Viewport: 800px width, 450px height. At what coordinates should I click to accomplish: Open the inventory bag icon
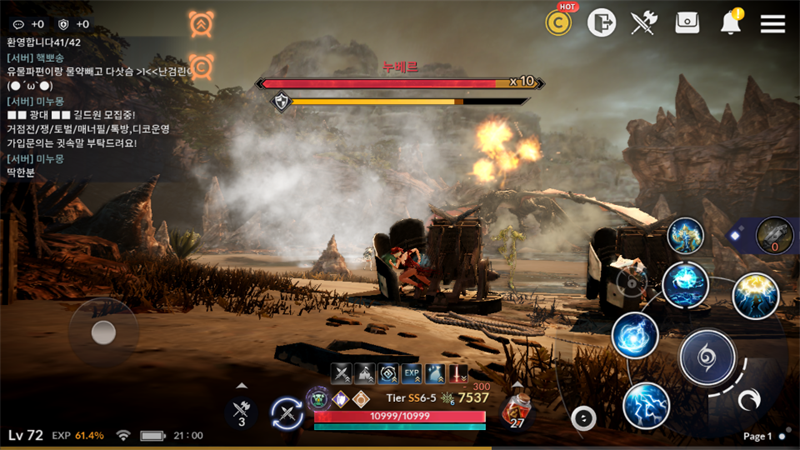pyautogui.click(x=687, y=23)
